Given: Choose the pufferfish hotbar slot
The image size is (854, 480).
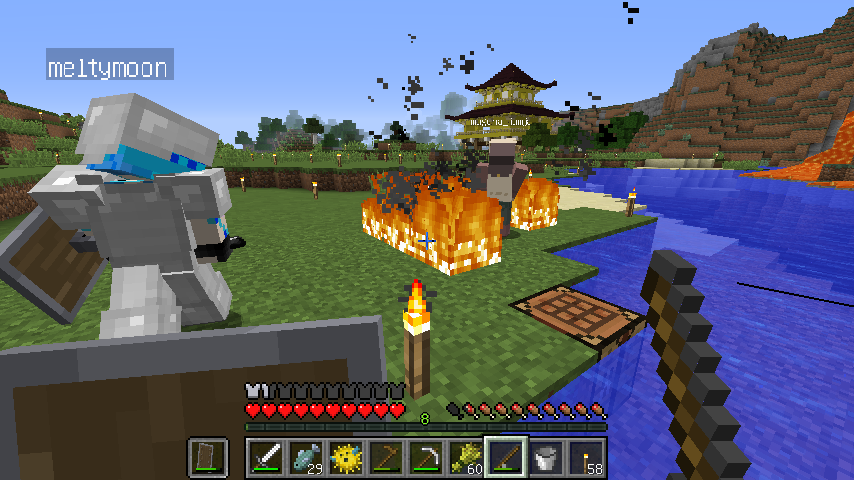Looking at the screenshot, I should pos(347,458).
